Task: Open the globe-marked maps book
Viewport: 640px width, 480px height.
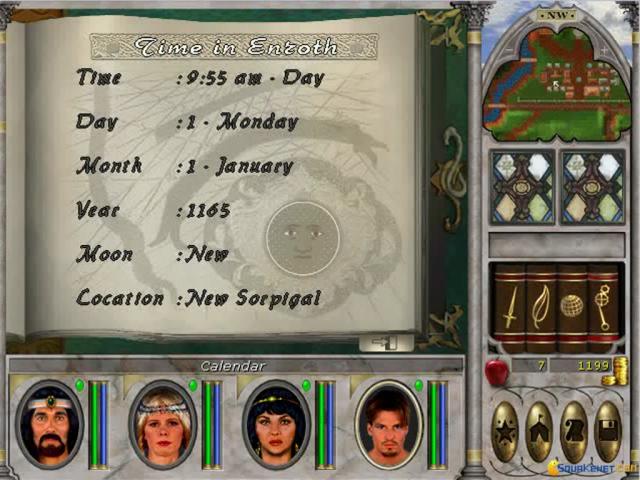Action: tap(571, 306)
